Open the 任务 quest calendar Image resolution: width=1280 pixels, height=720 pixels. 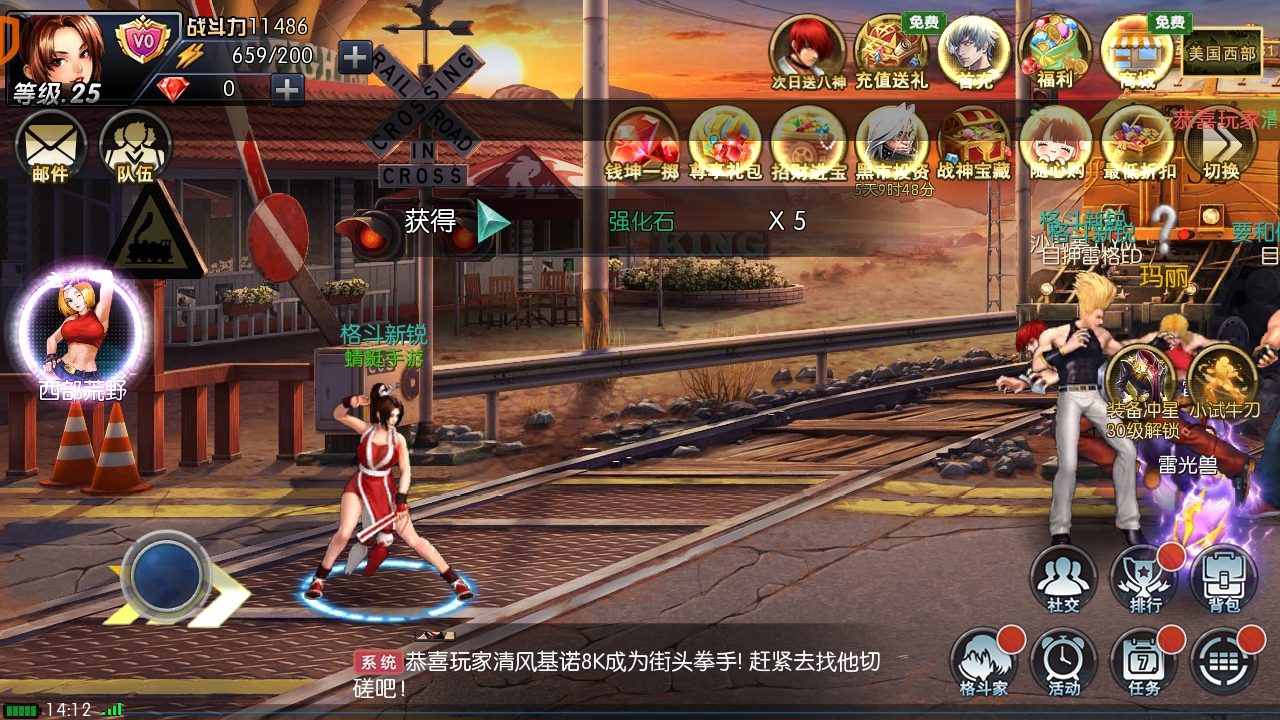tap(1143, 662)
